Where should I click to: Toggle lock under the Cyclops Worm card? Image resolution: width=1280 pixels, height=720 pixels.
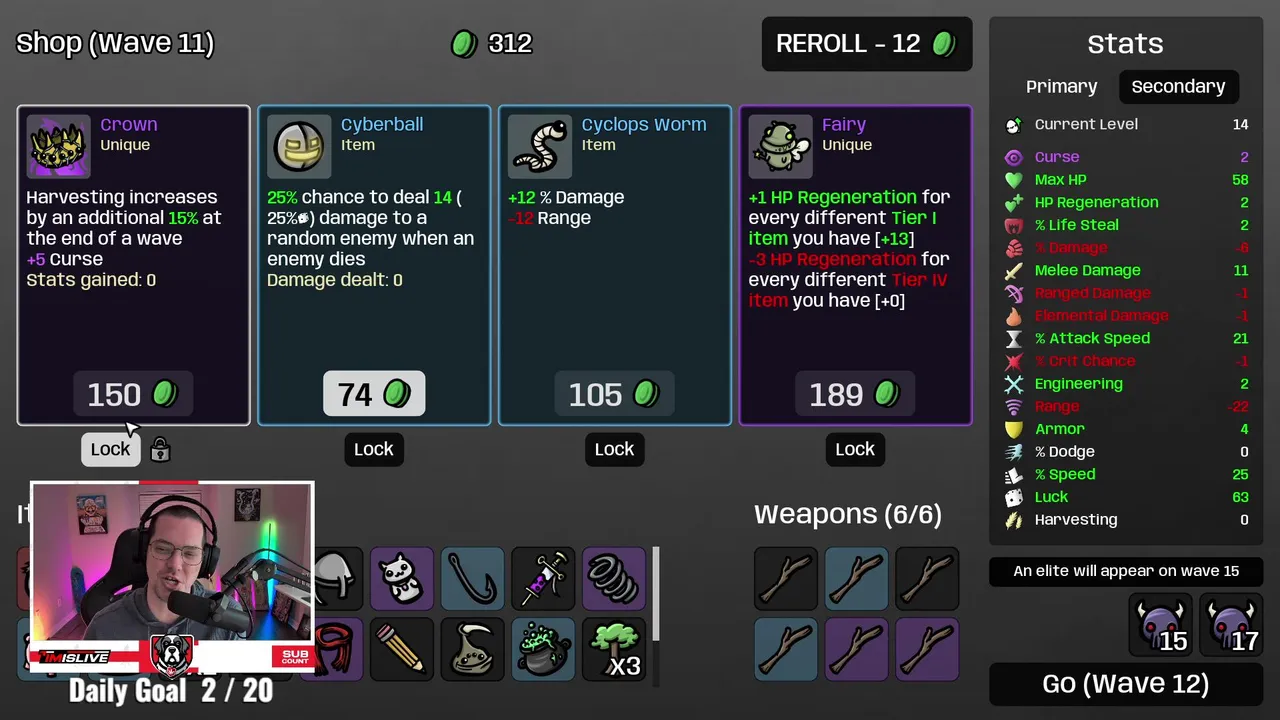[x=614, y=449]
